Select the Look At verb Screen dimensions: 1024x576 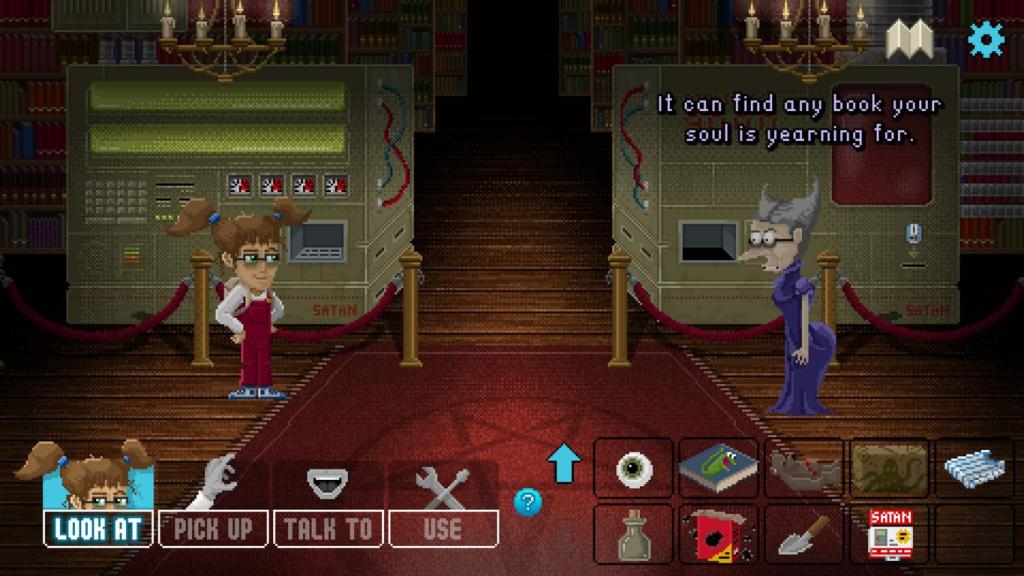click(x=99, y=528)
